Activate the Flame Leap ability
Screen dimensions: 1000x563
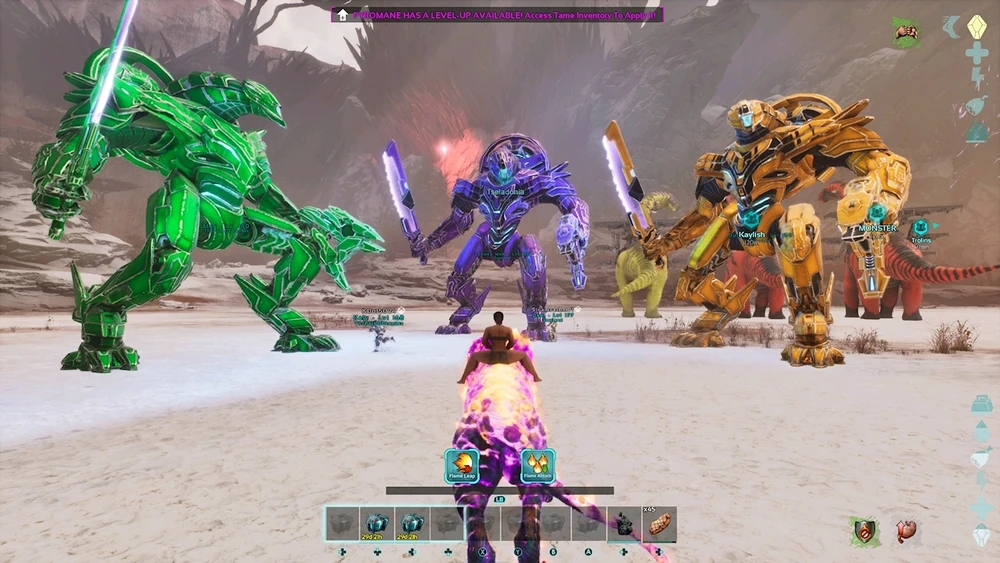(462, 466)
